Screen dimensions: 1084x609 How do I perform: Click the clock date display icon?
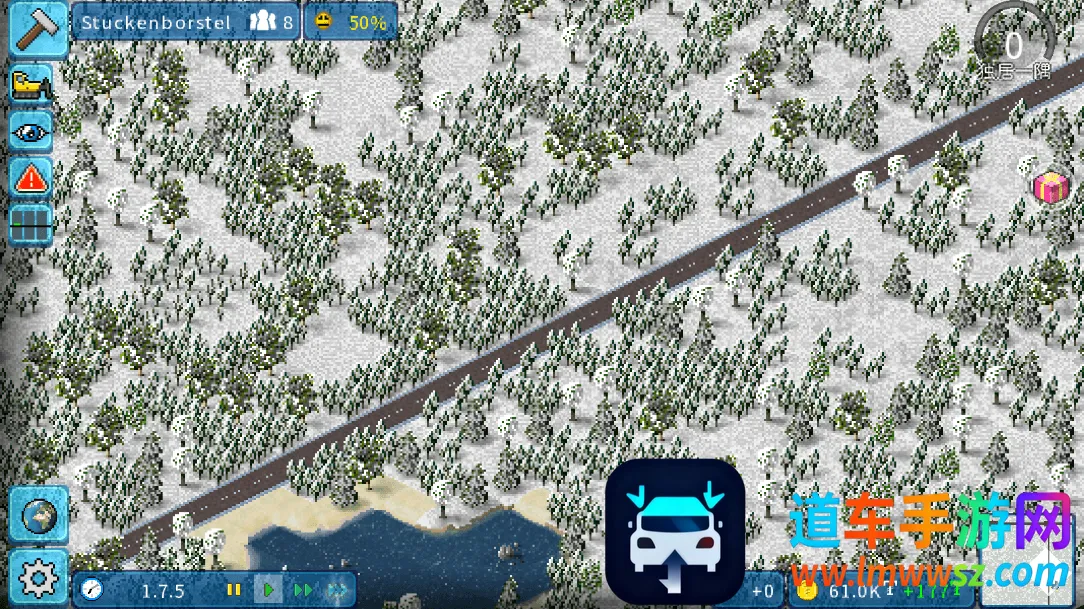click(x=92, y=590)
